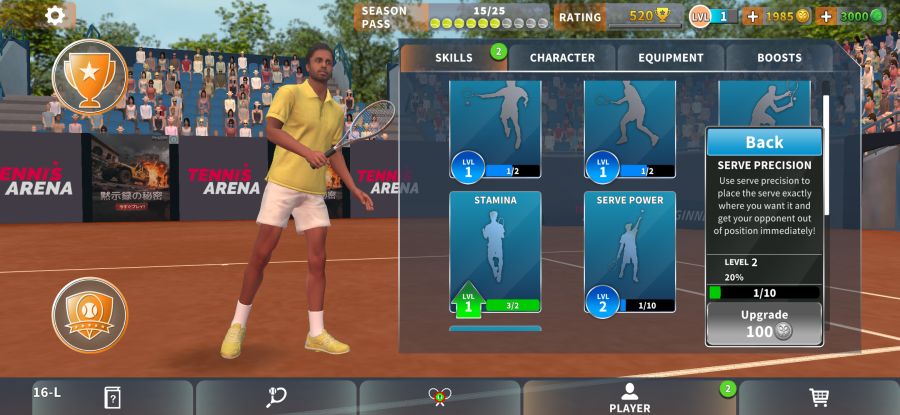Open the Player tab in bottom bar
Image resolution: width=900 pixels, height=415 pixels.
(x=630, y=398)
